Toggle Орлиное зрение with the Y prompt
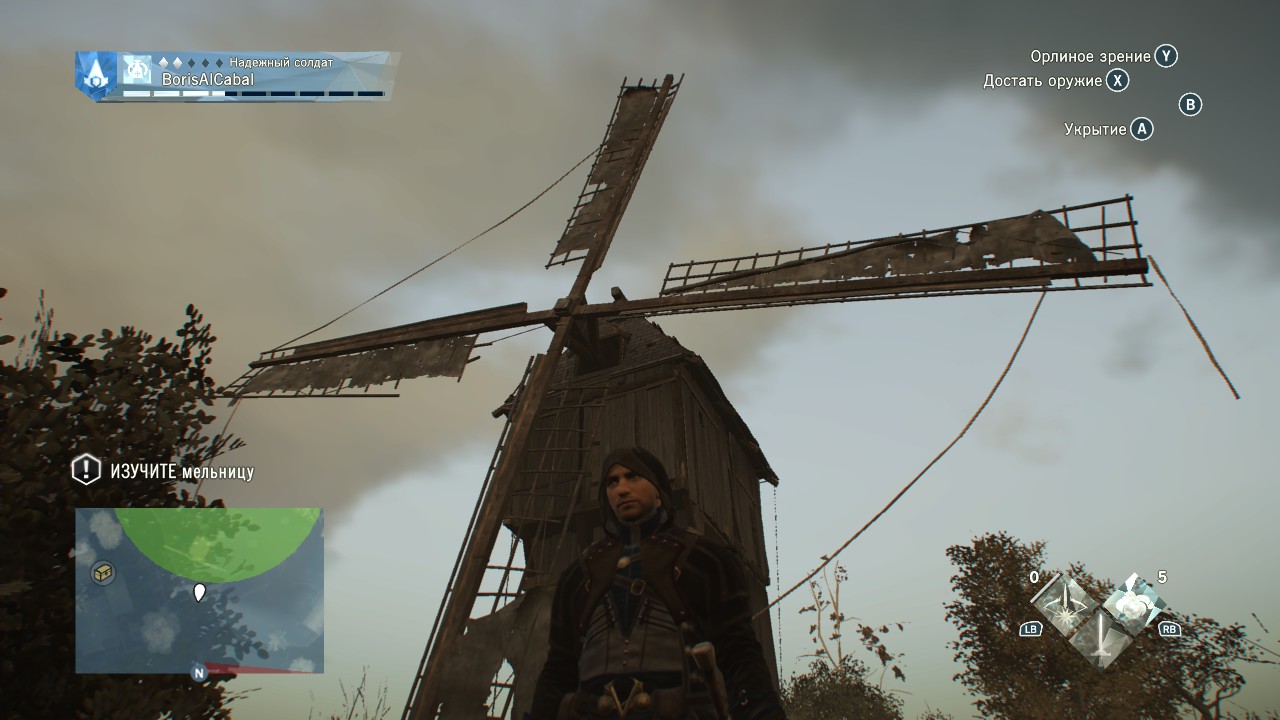 (x=1167, y=57)
